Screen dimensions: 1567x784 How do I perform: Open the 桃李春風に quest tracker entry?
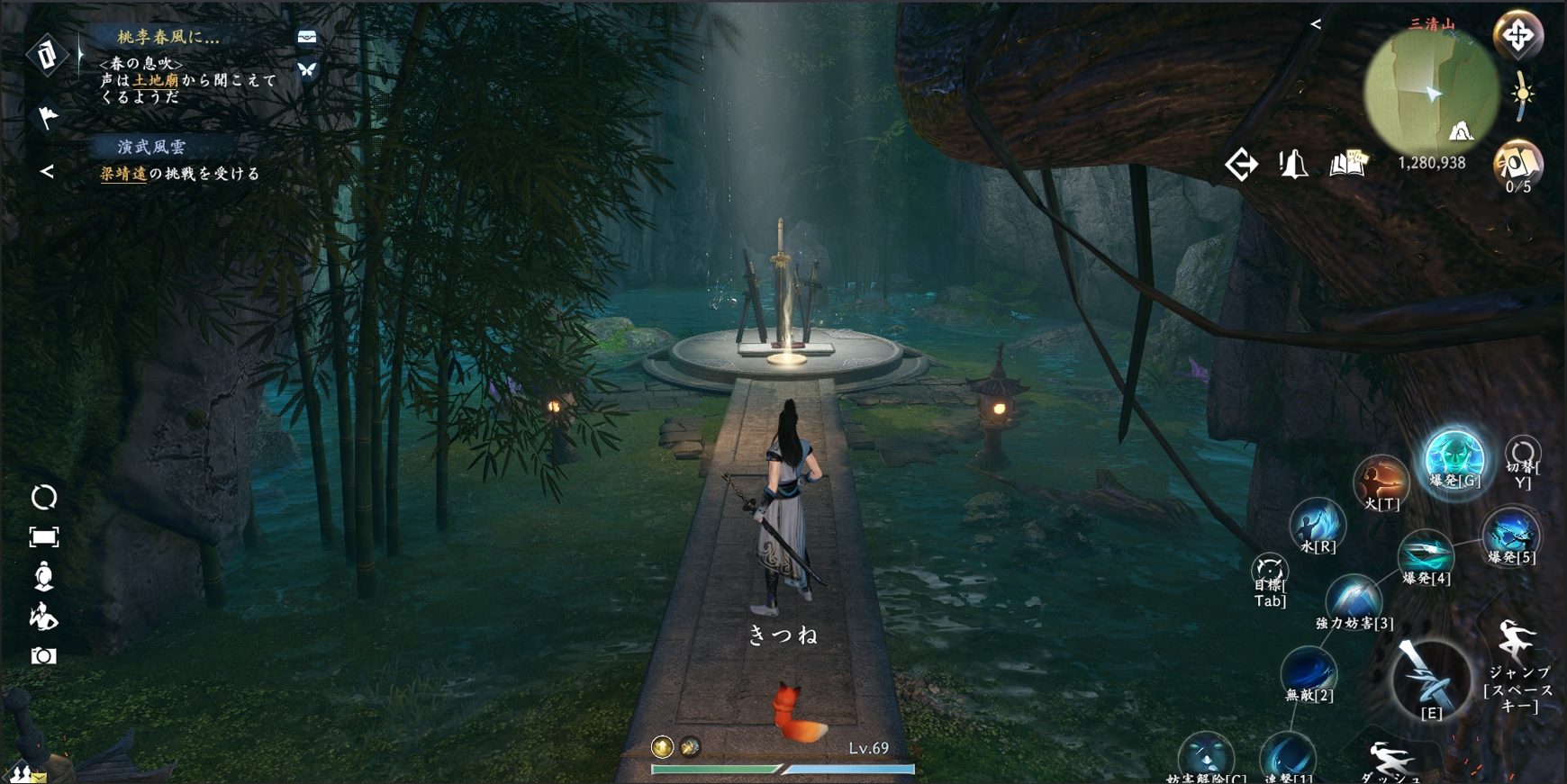168,38
